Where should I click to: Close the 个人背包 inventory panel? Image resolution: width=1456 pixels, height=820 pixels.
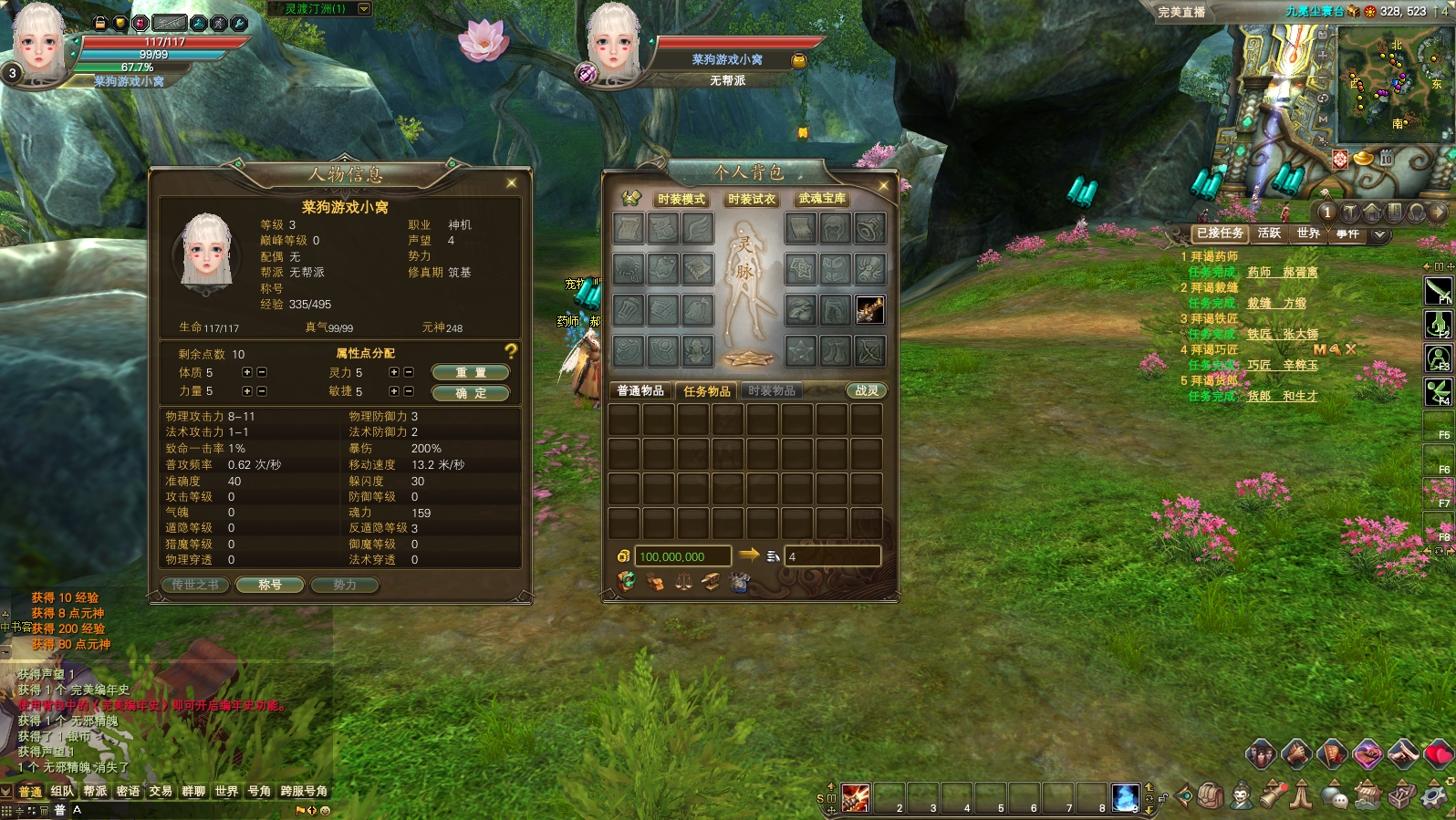pyautogui.click(x=882, y=186)
